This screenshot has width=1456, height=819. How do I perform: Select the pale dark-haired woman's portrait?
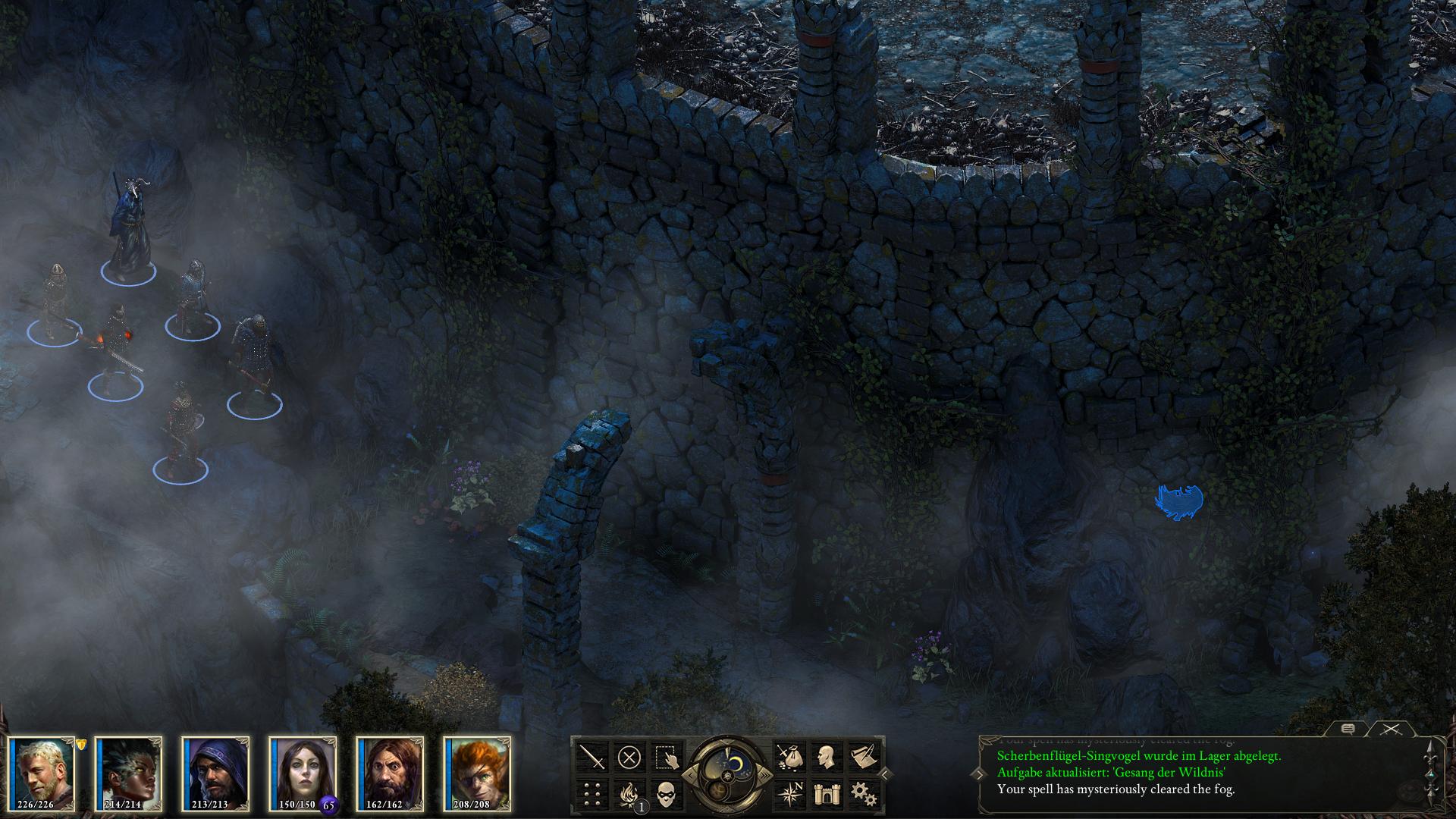(x=303, y=772)
